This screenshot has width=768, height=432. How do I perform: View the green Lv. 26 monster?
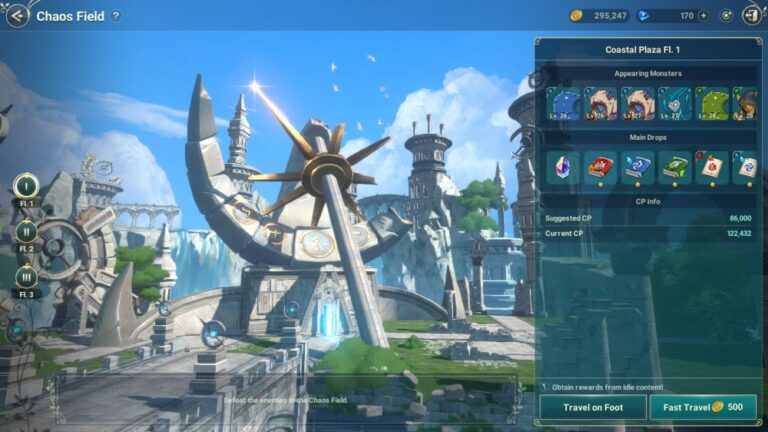(711, 103)
